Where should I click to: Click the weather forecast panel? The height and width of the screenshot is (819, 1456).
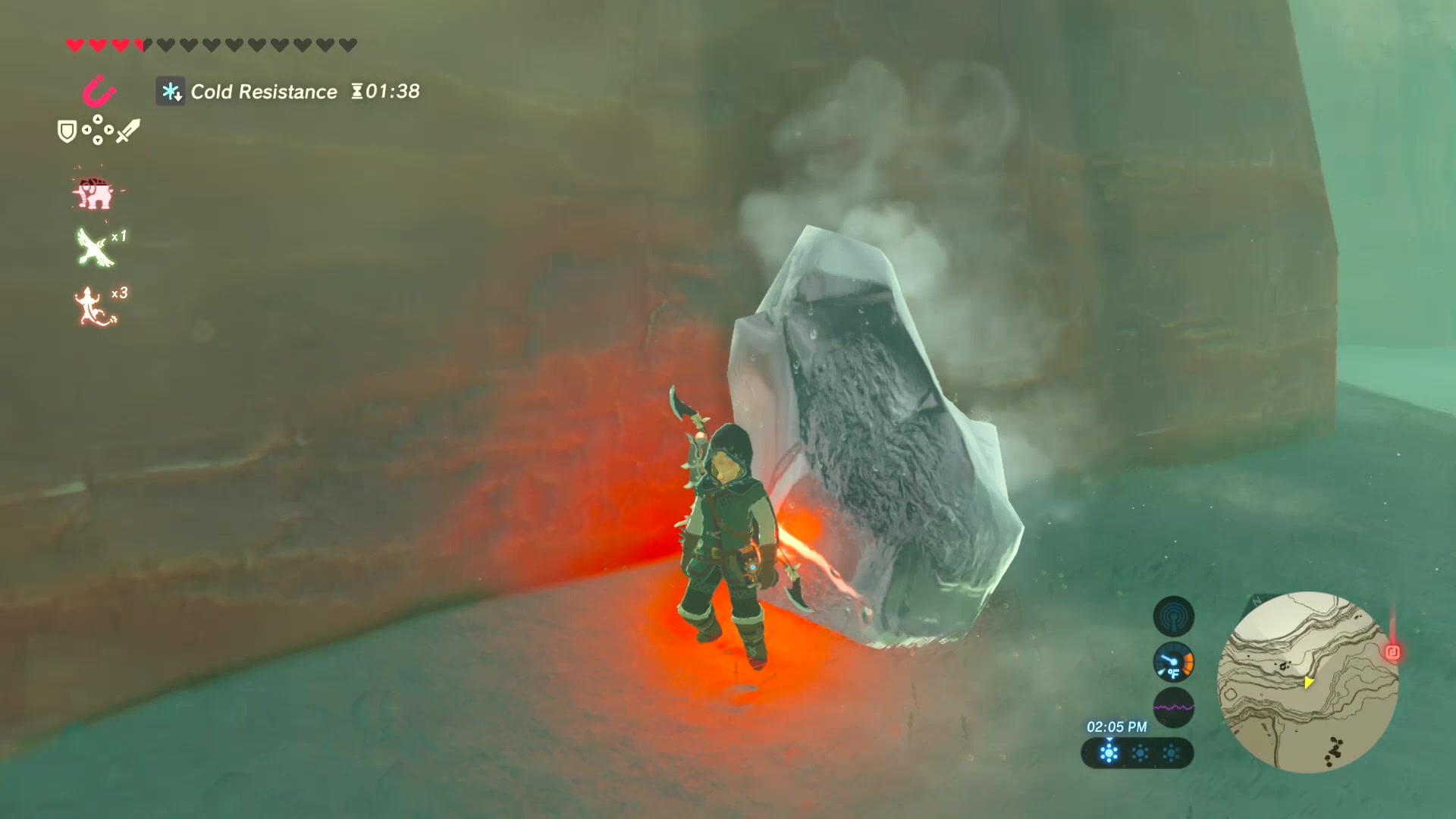tap(1137, 753)
